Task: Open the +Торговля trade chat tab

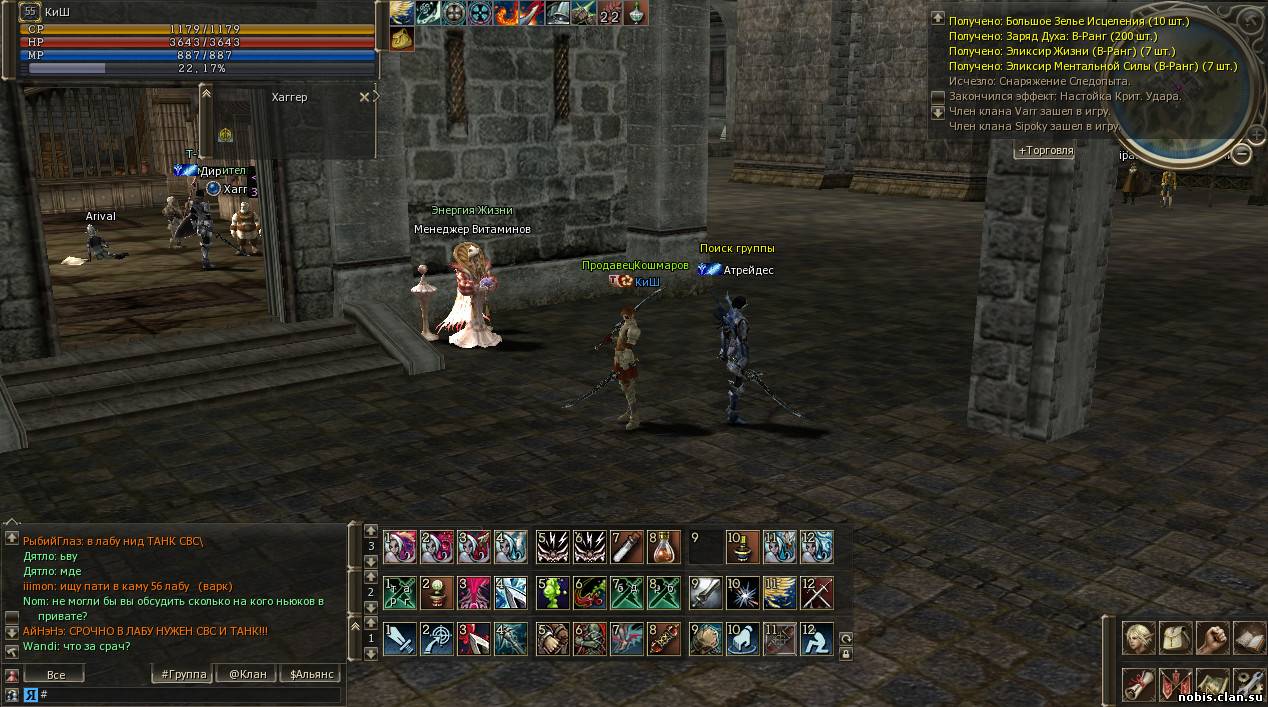Action: tap(1045, 151)
